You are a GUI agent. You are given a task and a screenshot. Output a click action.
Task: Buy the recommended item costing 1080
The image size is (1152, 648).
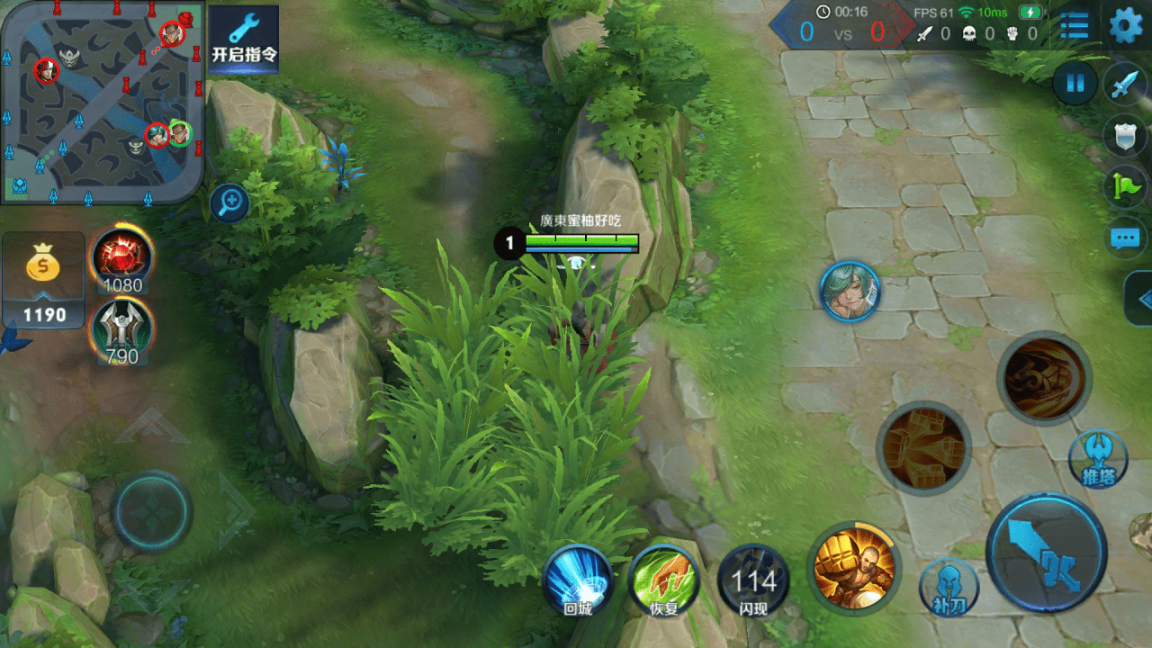(122, 256)
